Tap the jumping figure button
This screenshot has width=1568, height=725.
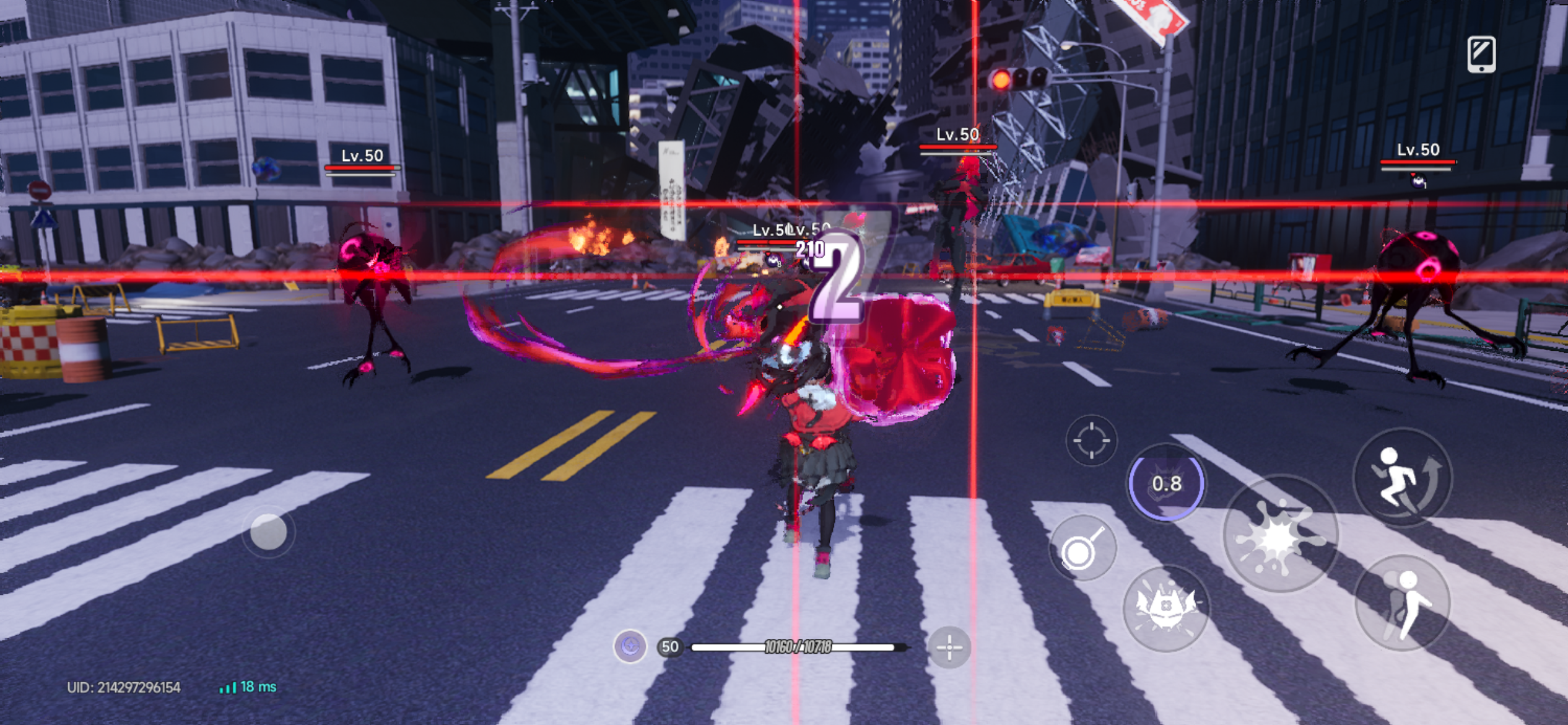tap(1402, 603)
